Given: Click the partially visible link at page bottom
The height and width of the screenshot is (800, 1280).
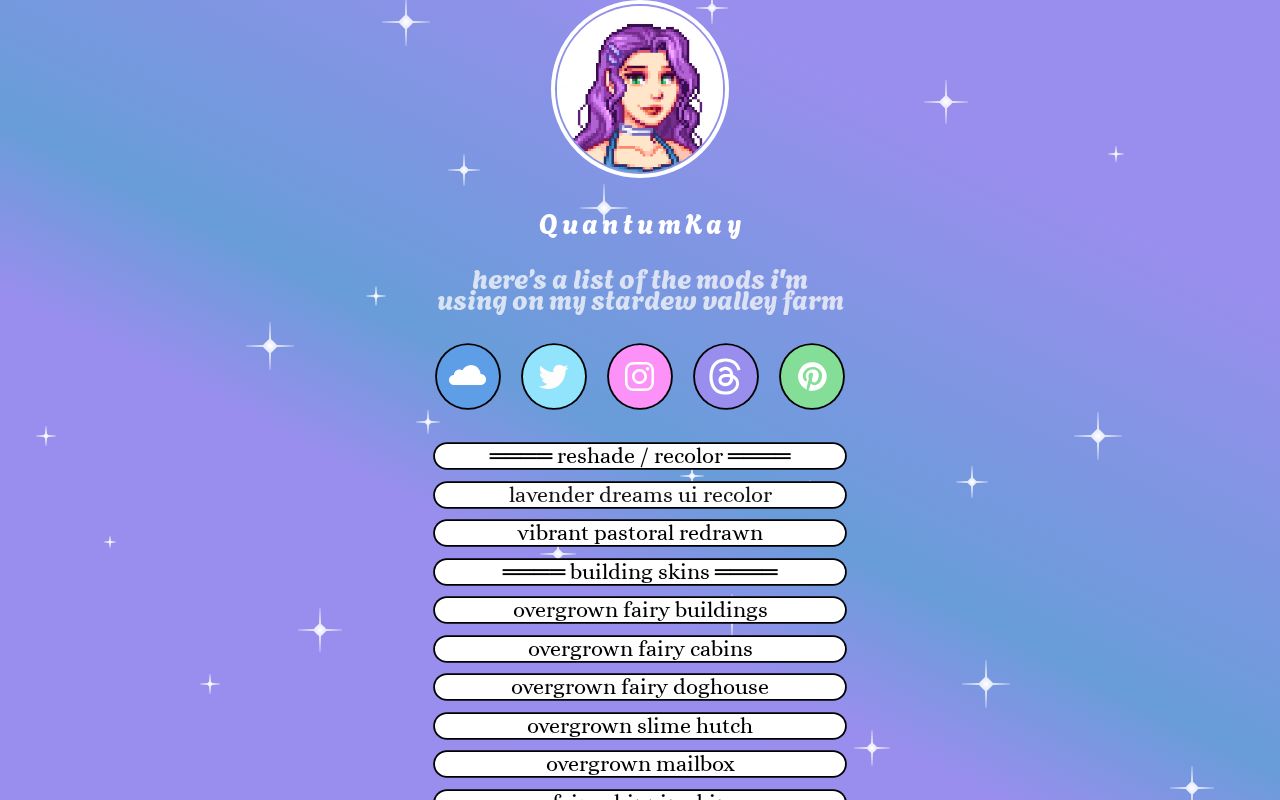Looking at the screenshot, I should click(640, 796).
